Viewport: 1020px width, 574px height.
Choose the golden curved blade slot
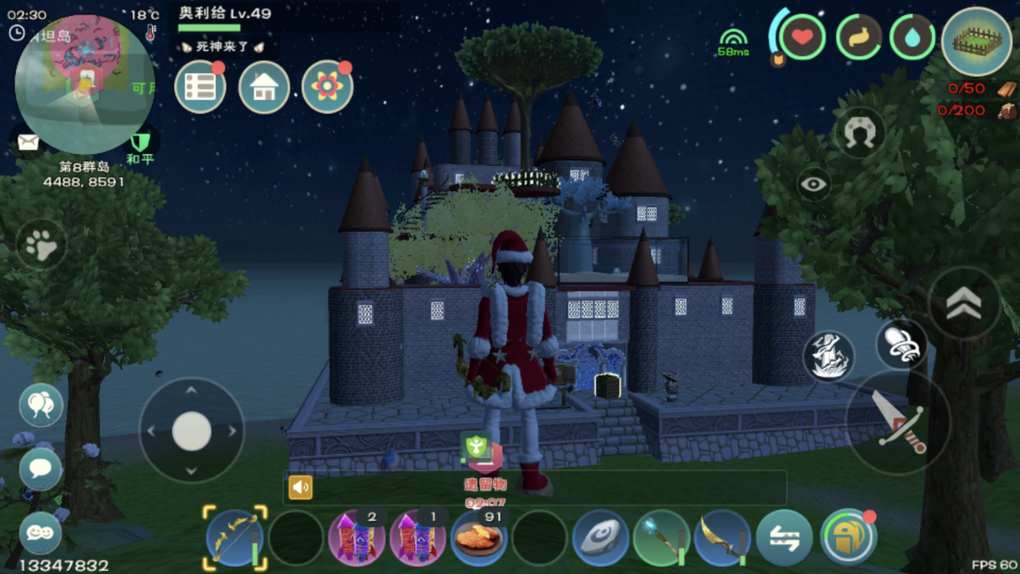(722, 538)
